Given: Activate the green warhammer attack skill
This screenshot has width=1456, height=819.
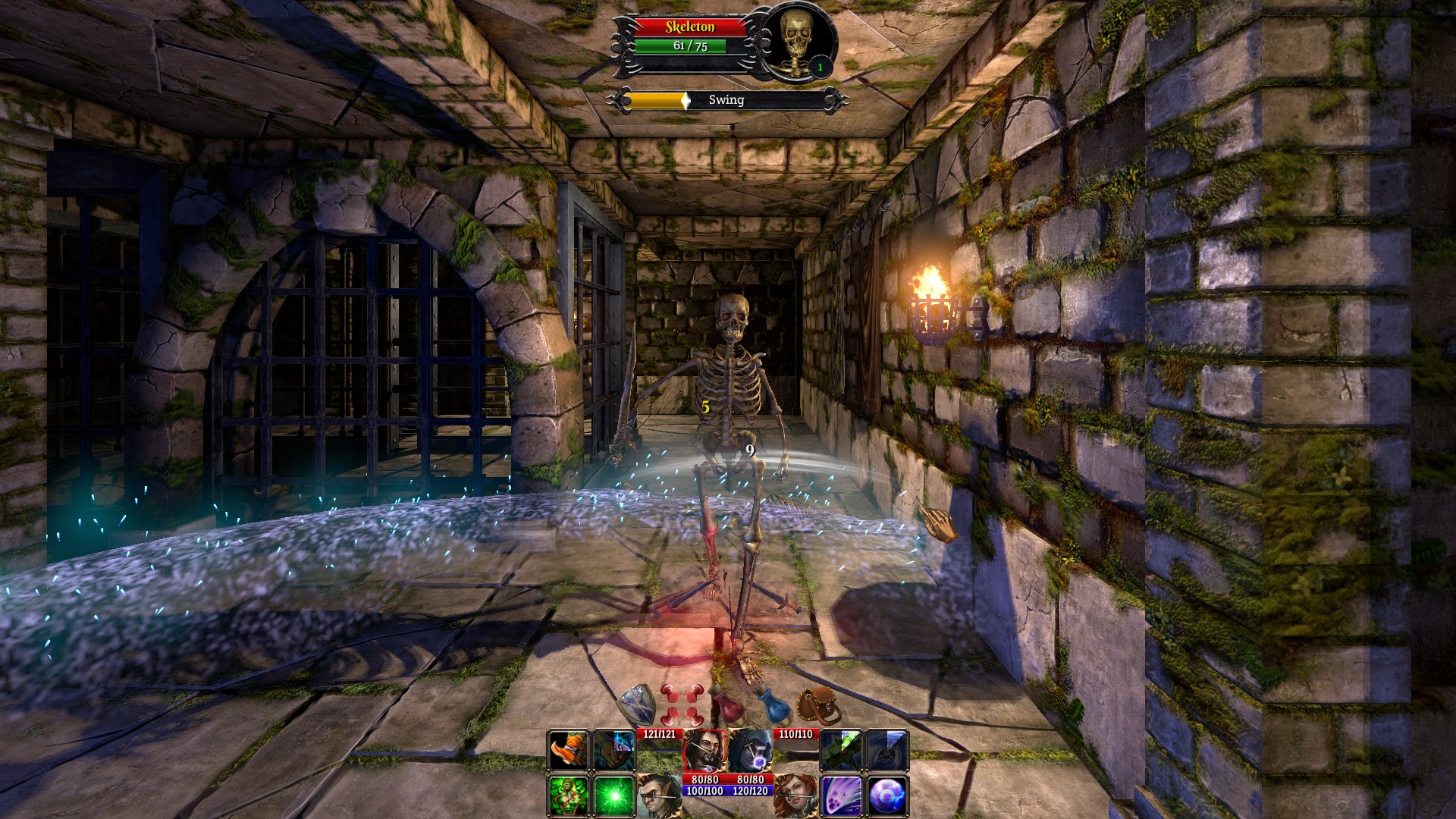Looking at the screenshot, I should 841,751.
